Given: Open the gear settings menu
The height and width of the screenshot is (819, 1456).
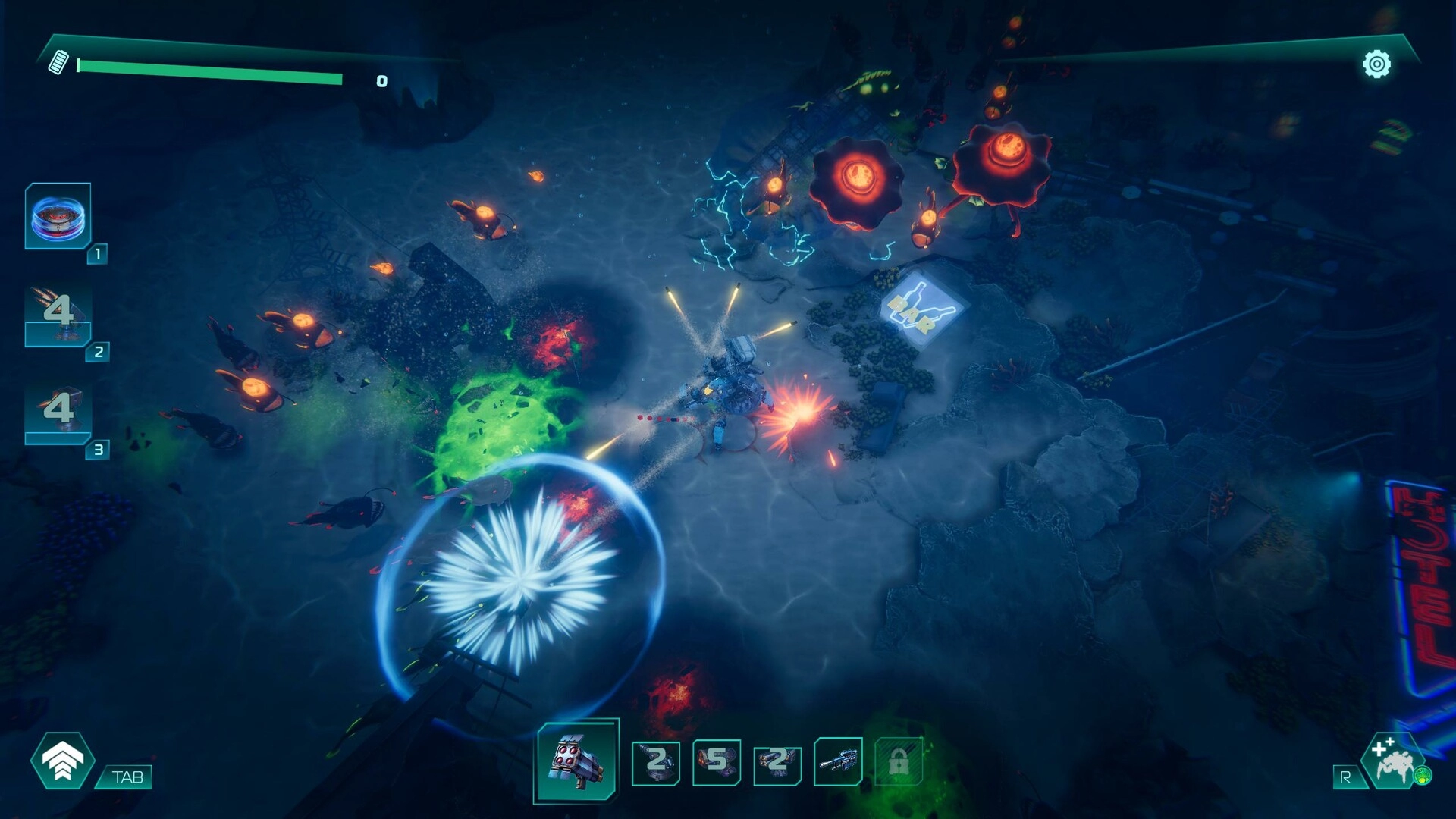Looking at the screenshot, I should coord(1376,64).
